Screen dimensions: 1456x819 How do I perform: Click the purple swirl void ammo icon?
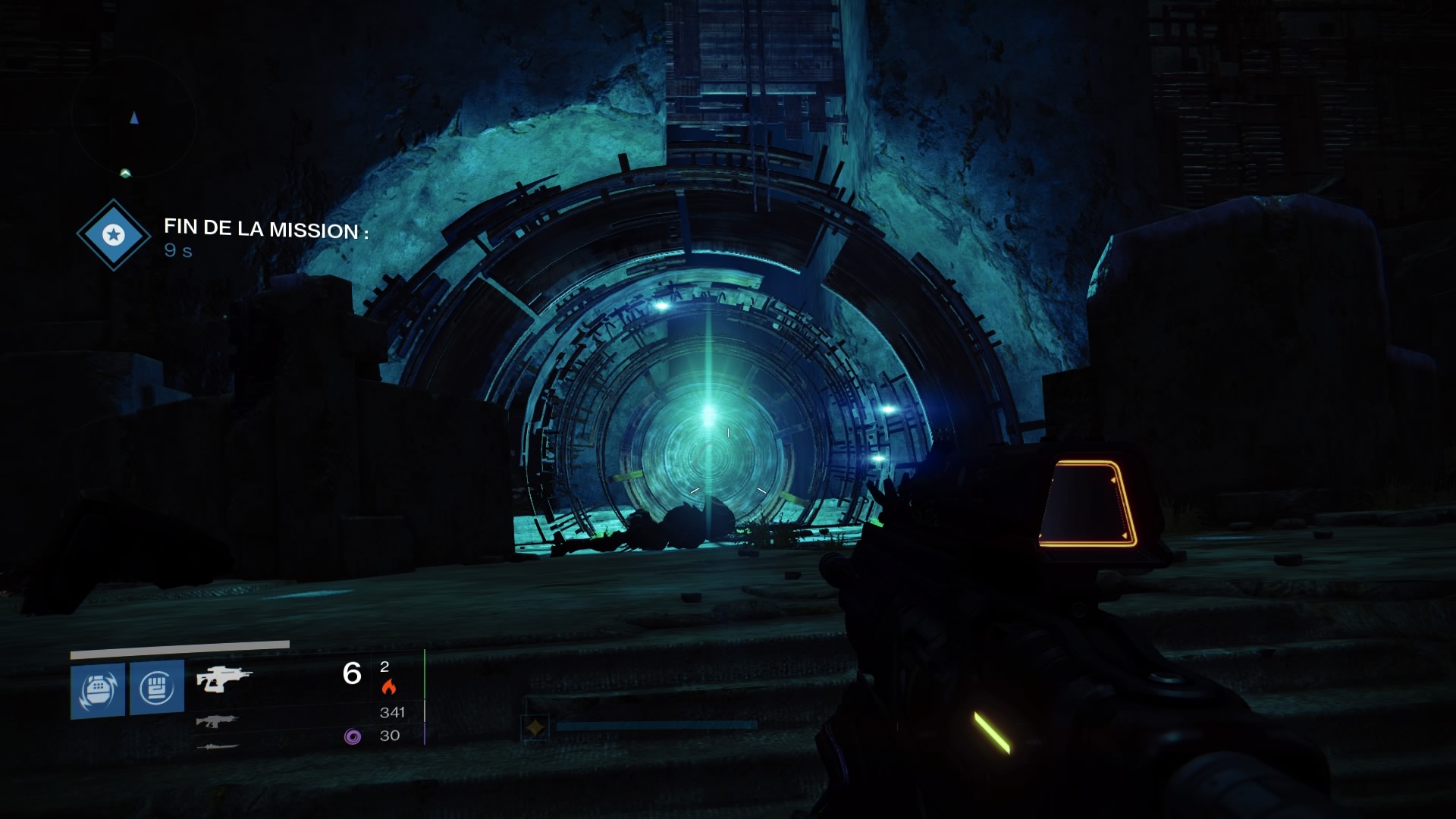click(352, 736)
